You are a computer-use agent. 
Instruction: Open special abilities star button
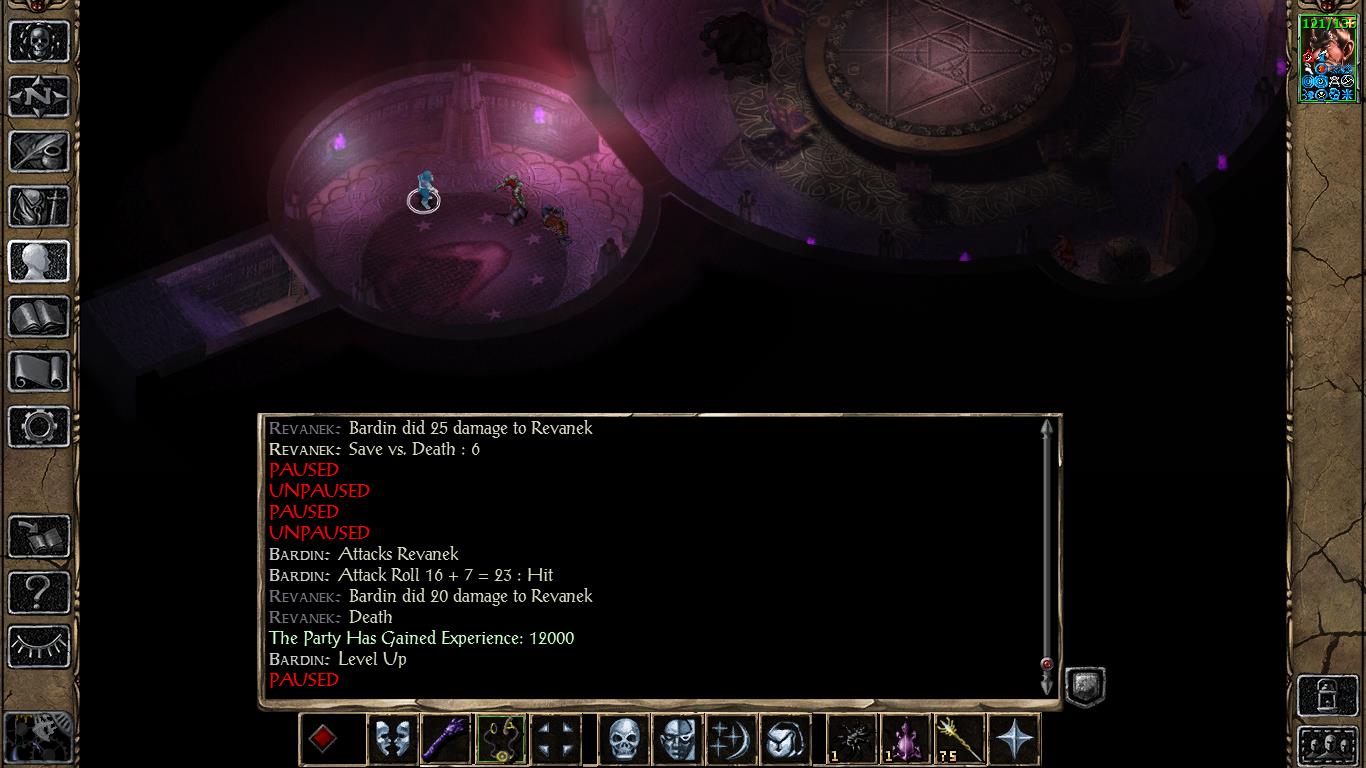pos(1013,740)
